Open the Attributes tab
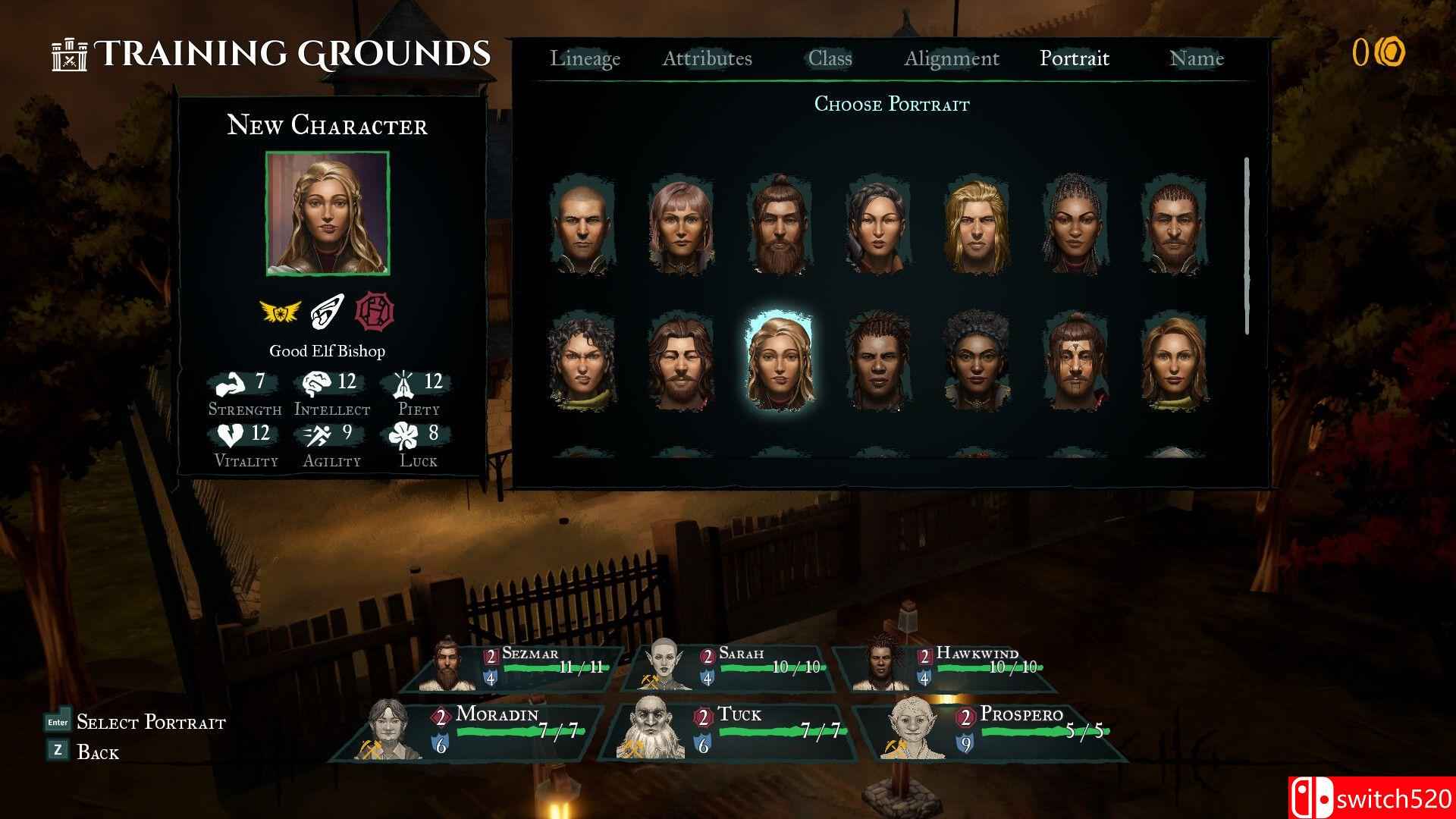The height and width of the screenshot is (819, 1456). [x=708, y=58]
